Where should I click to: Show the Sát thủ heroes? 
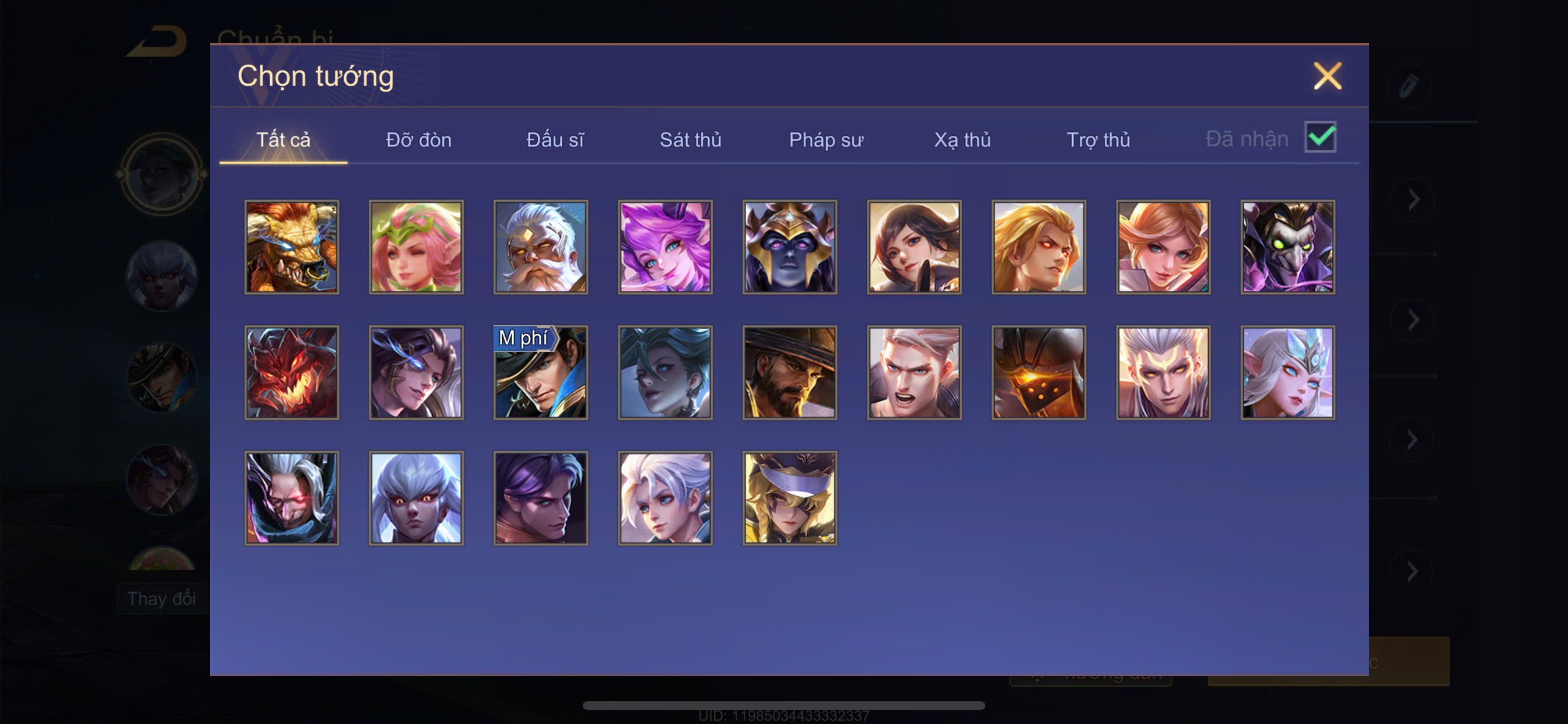690,140
